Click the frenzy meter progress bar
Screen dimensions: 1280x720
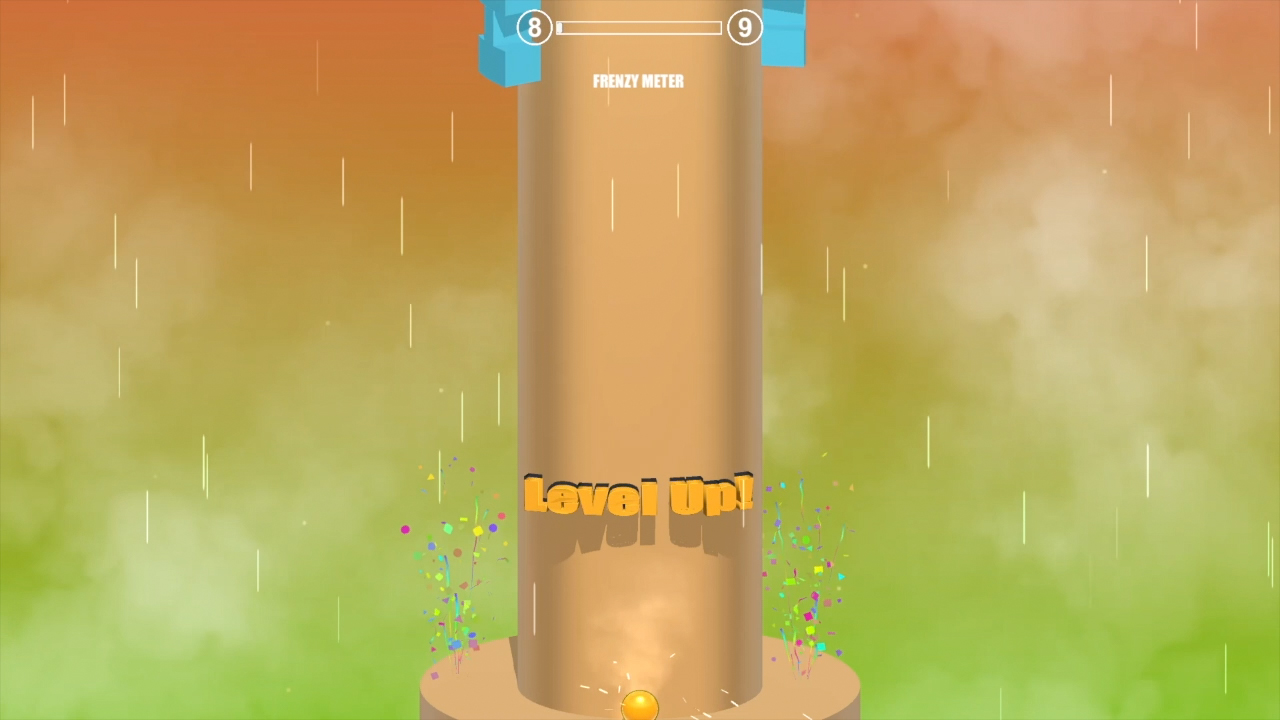click(640, 28)
